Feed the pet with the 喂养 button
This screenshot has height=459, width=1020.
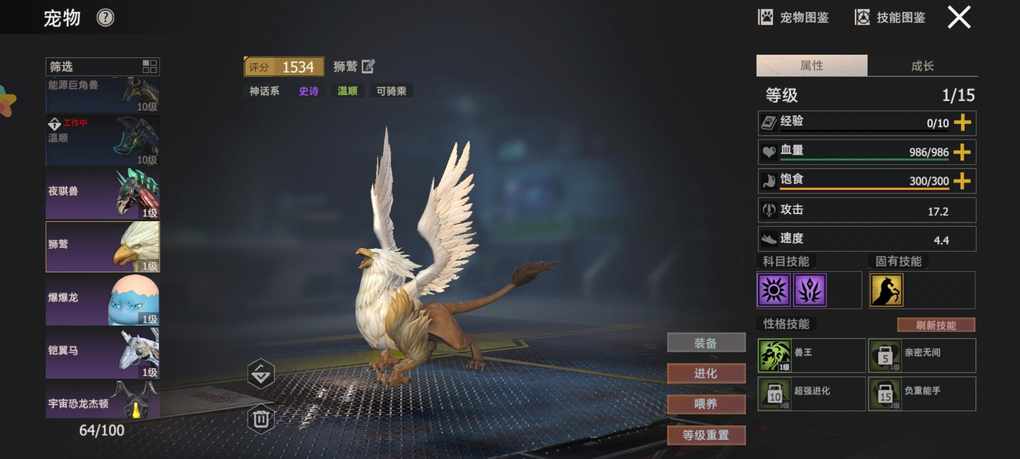706,404
